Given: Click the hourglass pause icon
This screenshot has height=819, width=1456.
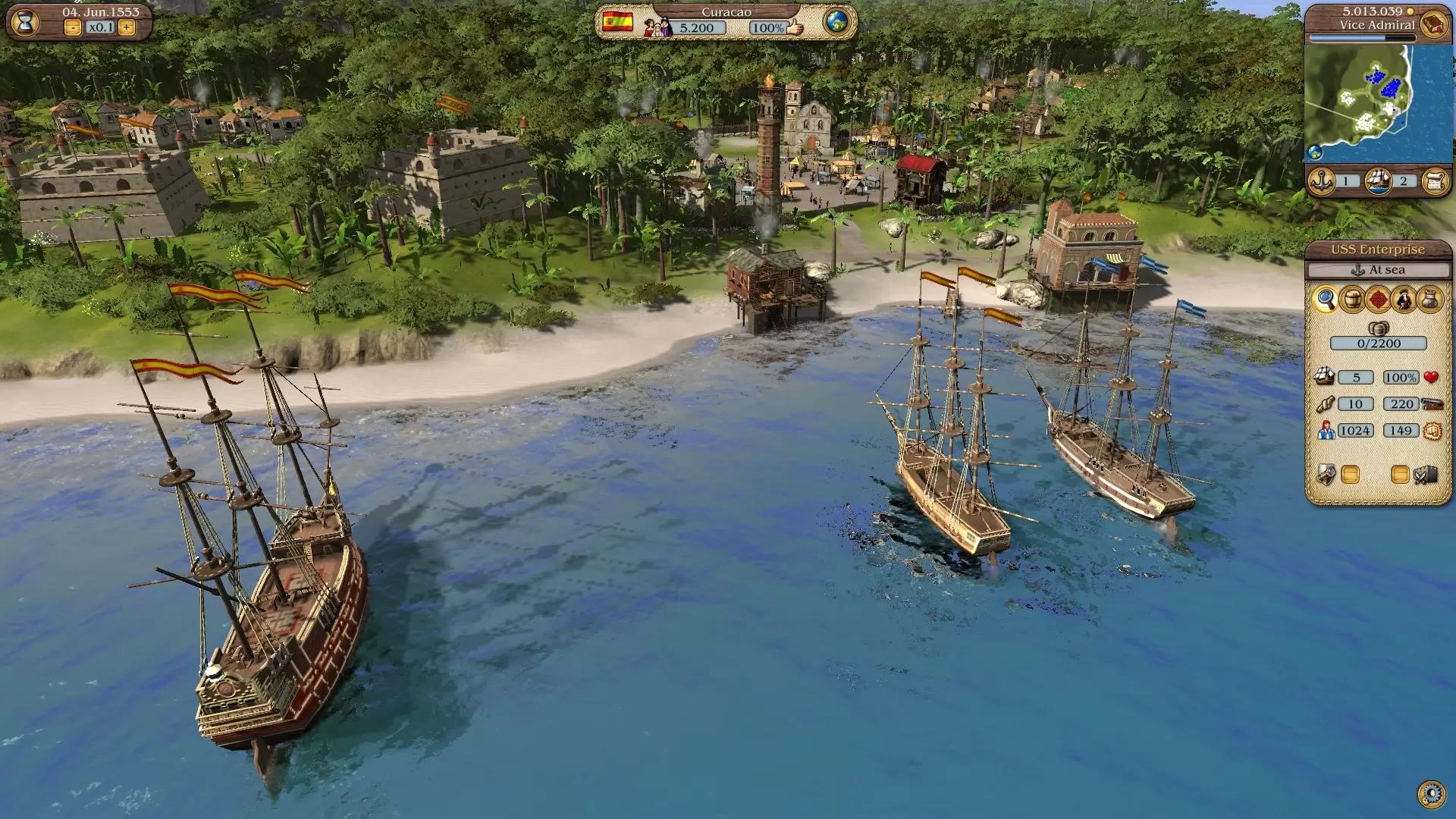Looking at the screenshot, I should [x=25, y=22].
